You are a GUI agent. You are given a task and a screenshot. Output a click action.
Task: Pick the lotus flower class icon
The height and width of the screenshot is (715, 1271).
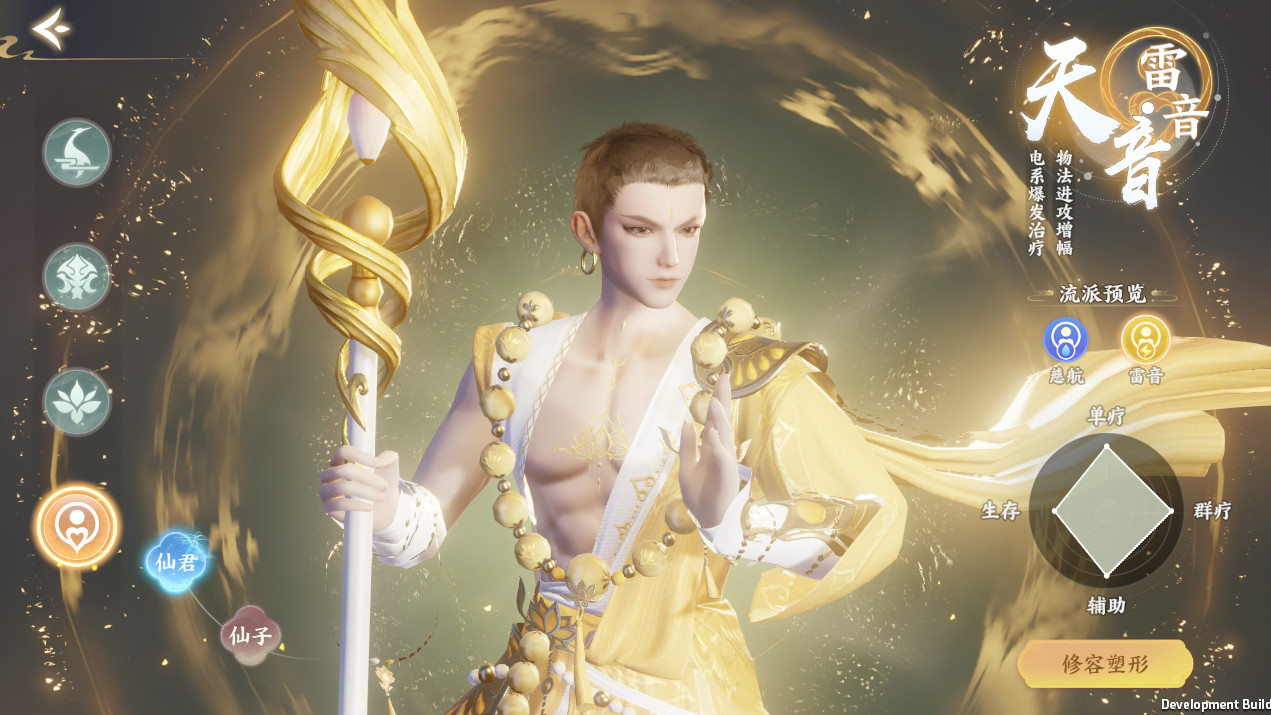point(77,402)
